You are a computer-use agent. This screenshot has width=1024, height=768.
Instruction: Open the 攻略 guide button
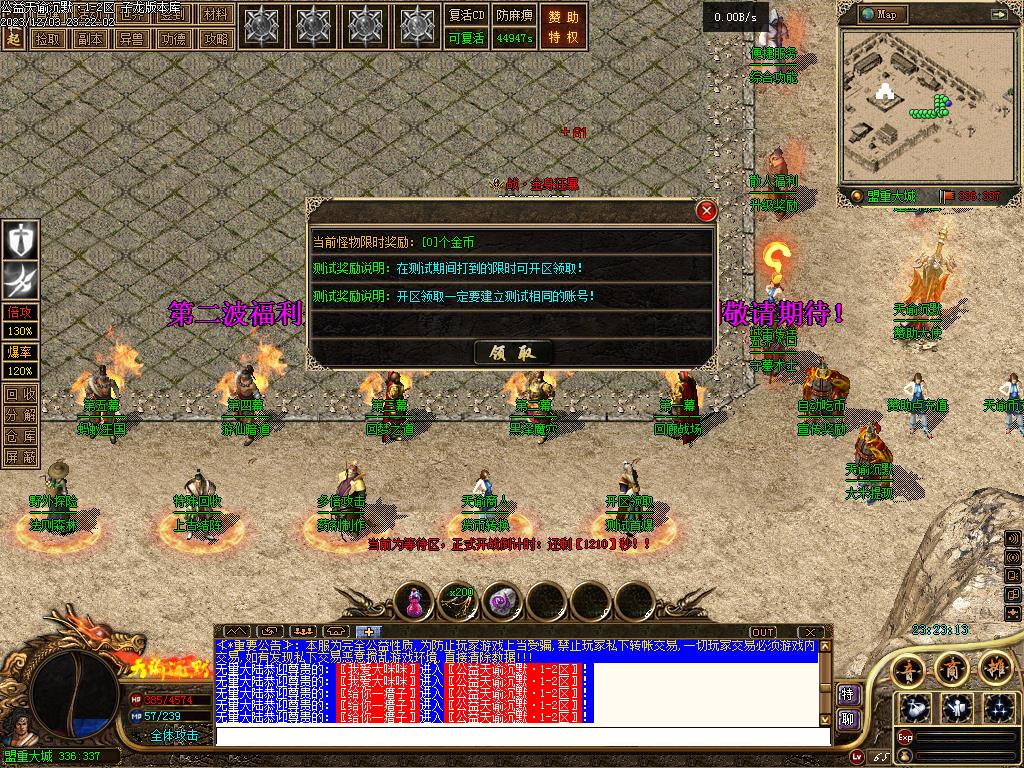(x=215, y=39)
